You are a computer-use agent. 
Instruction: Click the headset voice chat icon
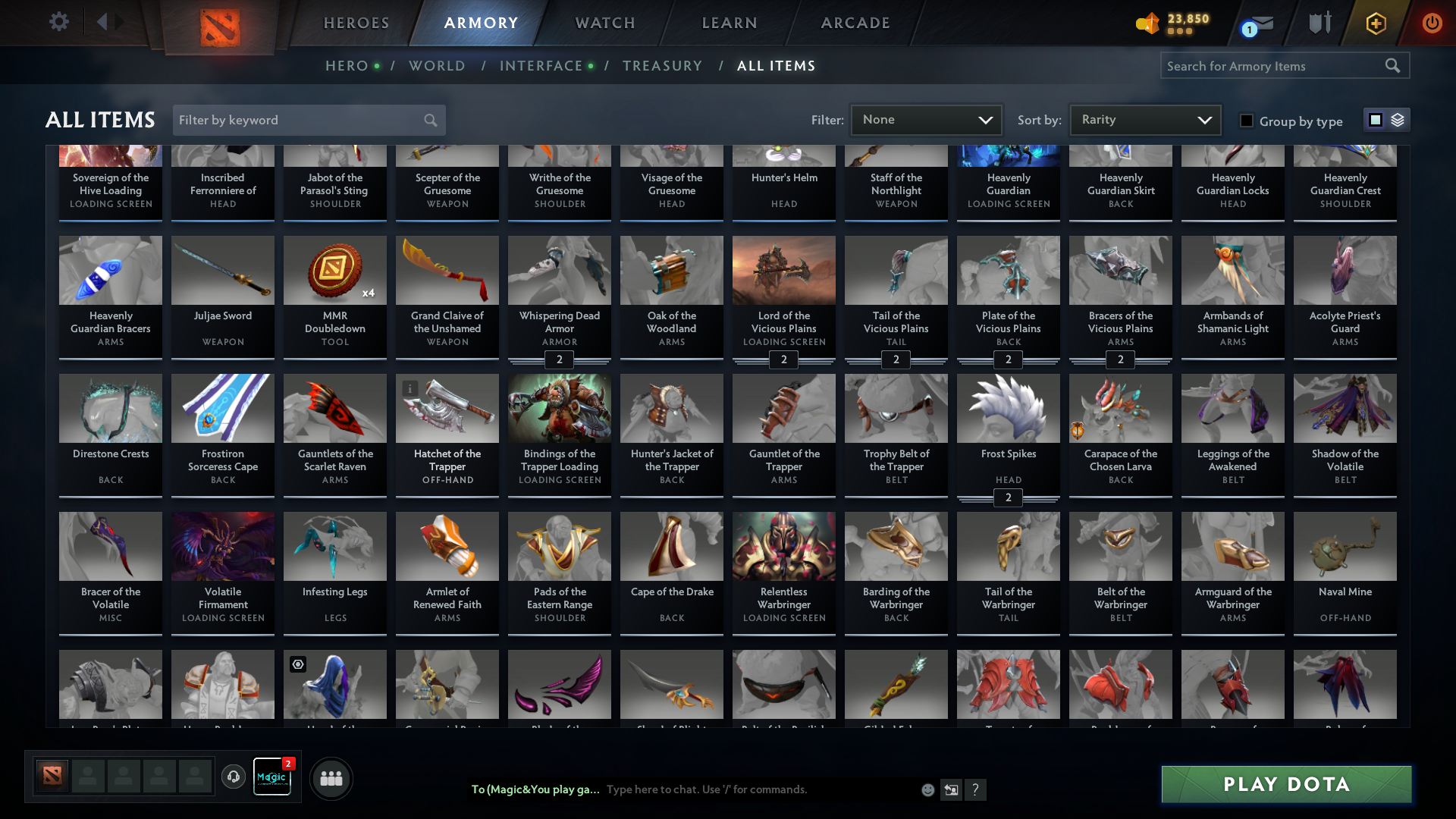point(233,778)
